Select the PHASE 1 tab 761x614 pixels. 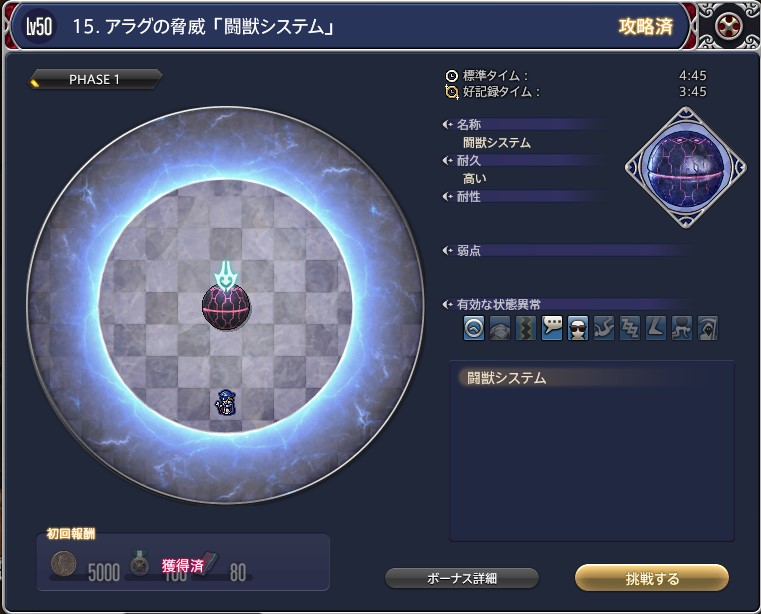point(95,80)
